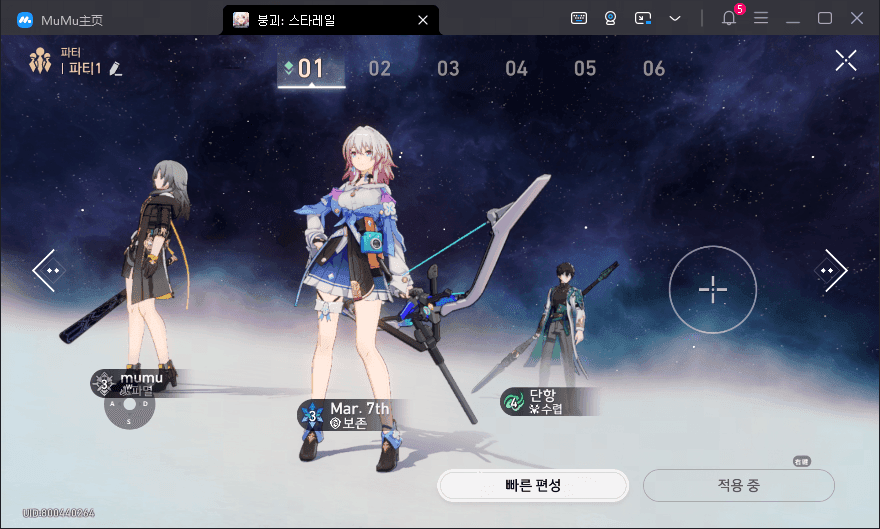Close the 붕괴: 스타레일 emulator tab

coord(423,19)
